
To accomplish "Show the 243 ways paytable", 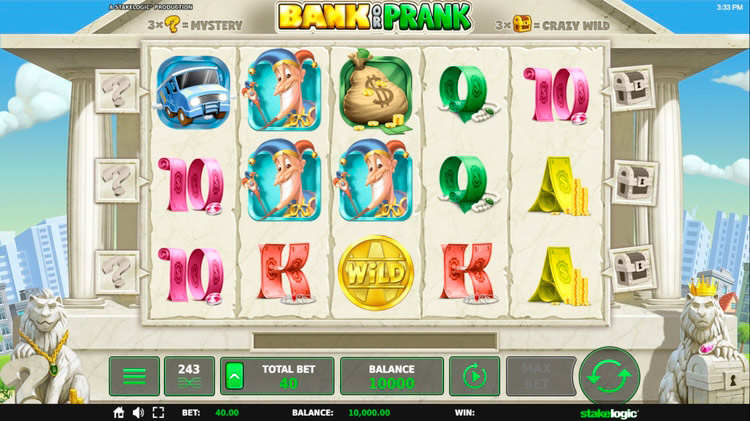I will (x=189, y=376).
